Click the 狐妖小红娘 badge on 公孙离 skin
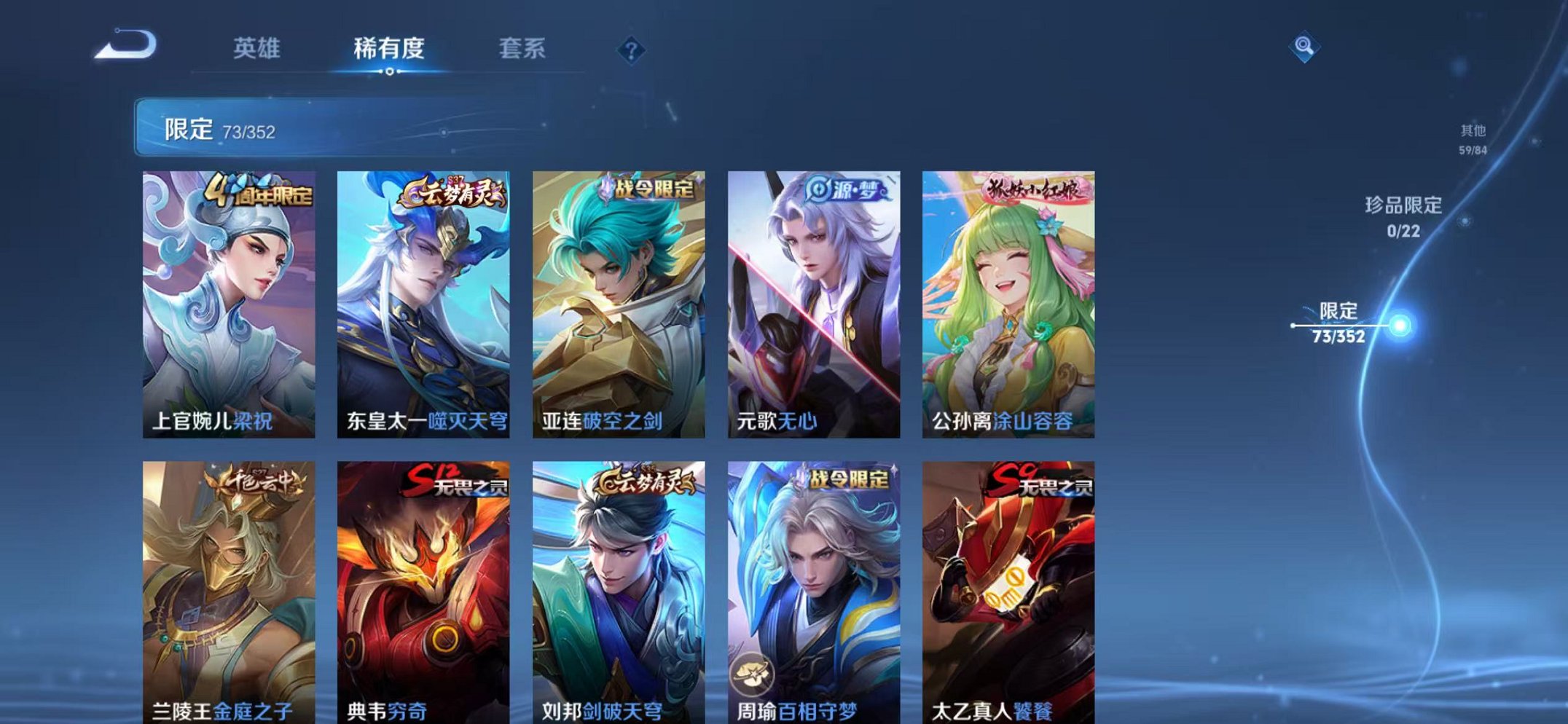 point(1035,188)
